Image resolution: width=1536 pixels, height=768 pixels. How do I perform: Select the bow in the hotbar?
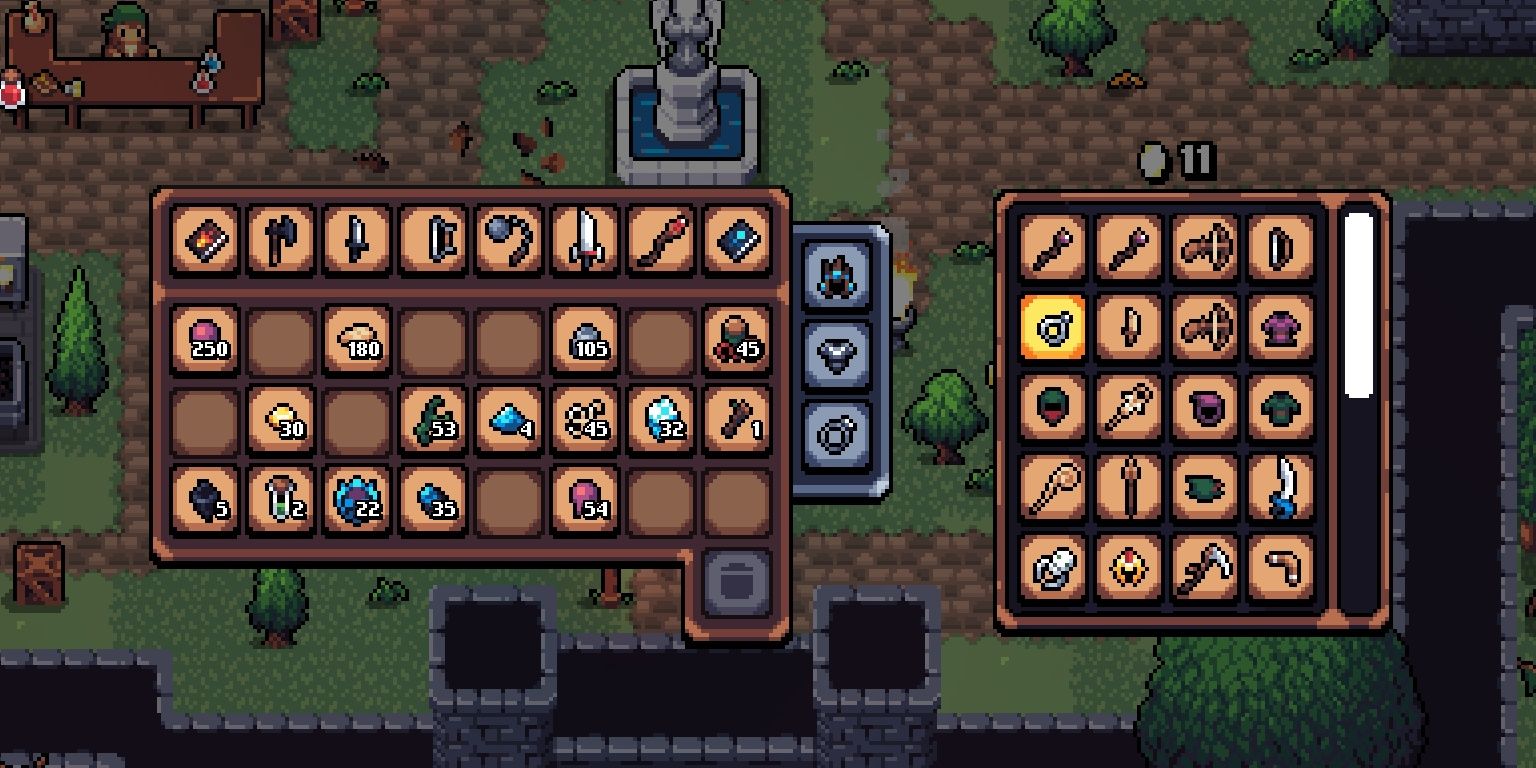(433, 240)
